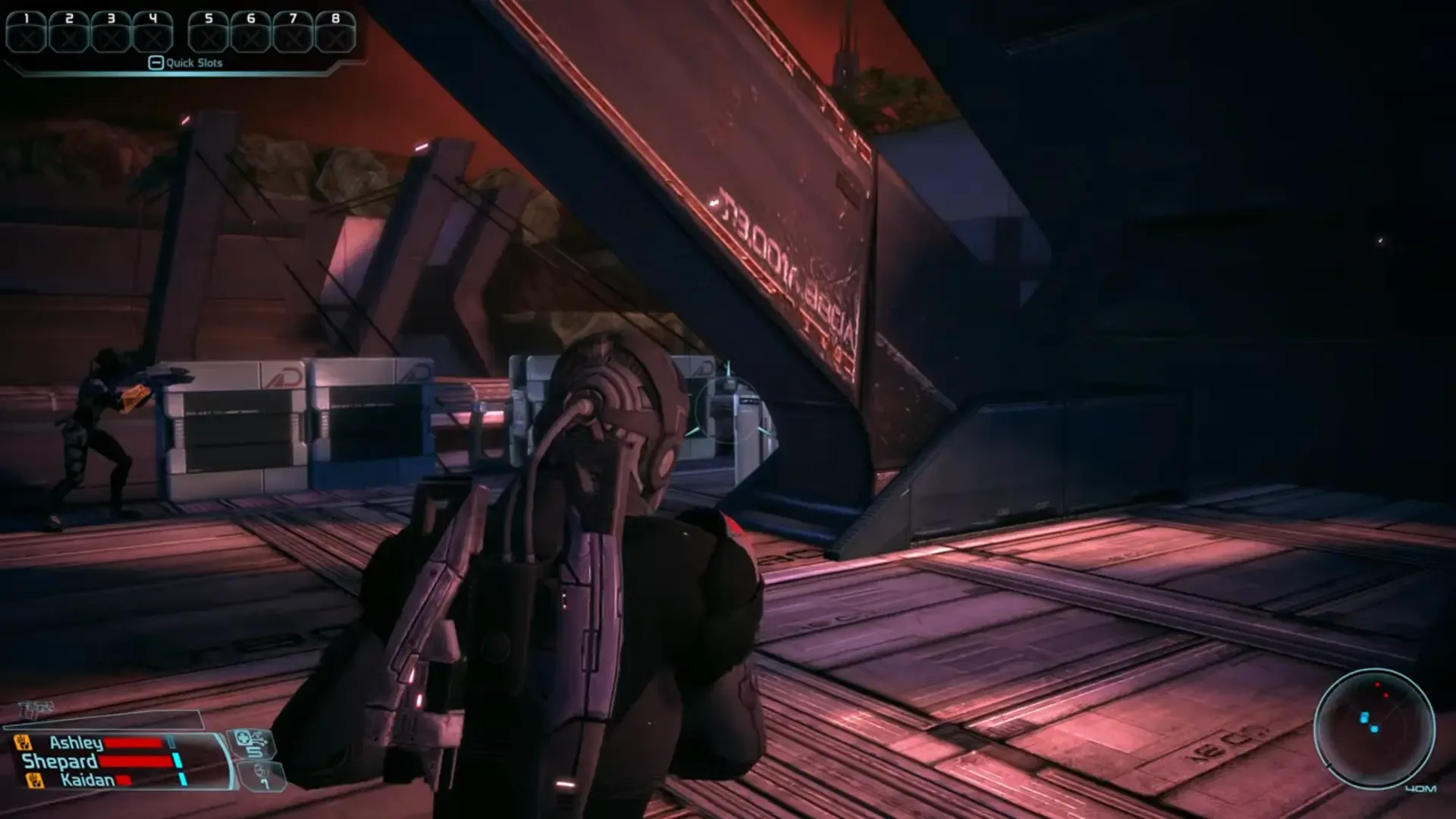This screenshot has width=1456, height=819.
Task: Click the grenade counter icon
Action: 260,774
